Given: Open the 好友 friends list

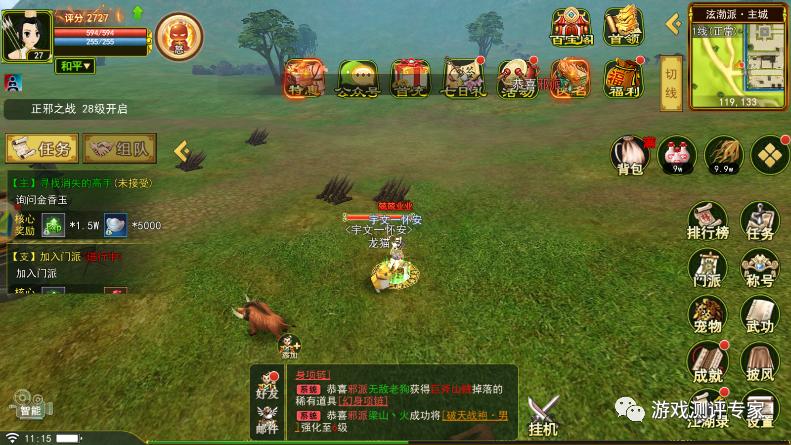Looking at the screenshot, I should pos(267,388).
